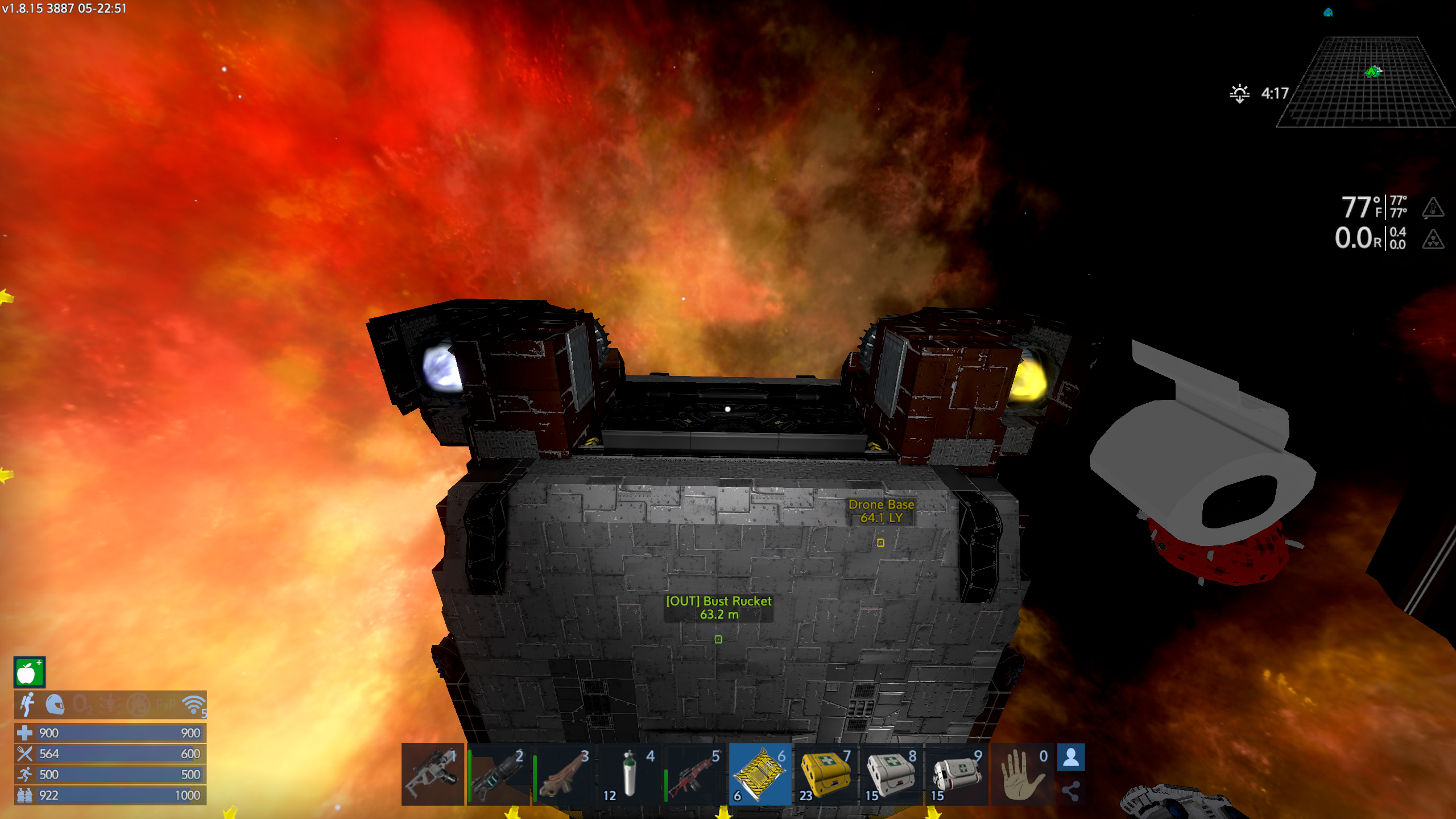Viewport: 1456px width, 819px height.
Task: Toggle the helmet status icon
Action: tap(55, 705)
